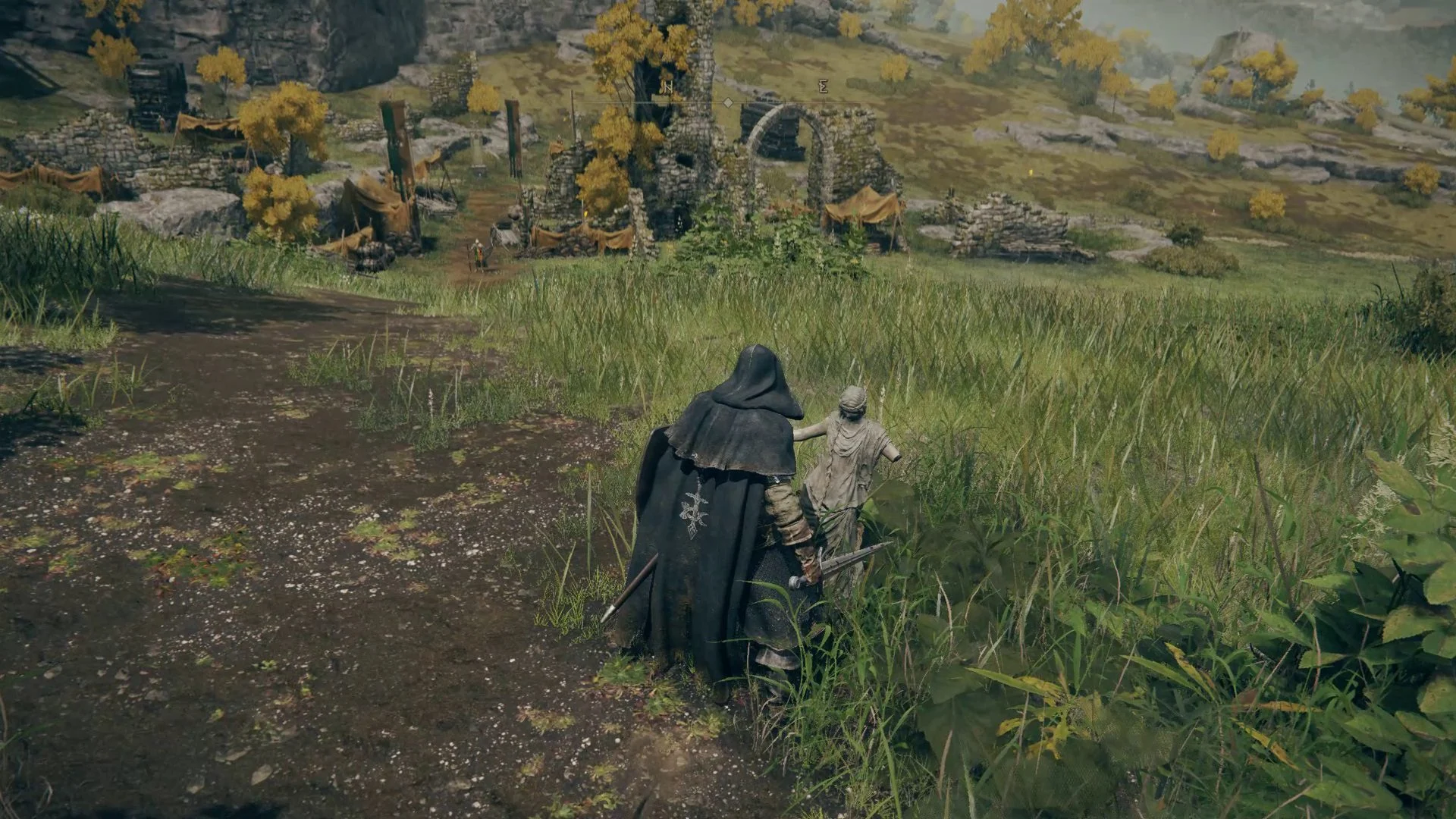Screen dimensions: 1456x819
Task: Click the East marker on the compass
Action: (823, 87)
